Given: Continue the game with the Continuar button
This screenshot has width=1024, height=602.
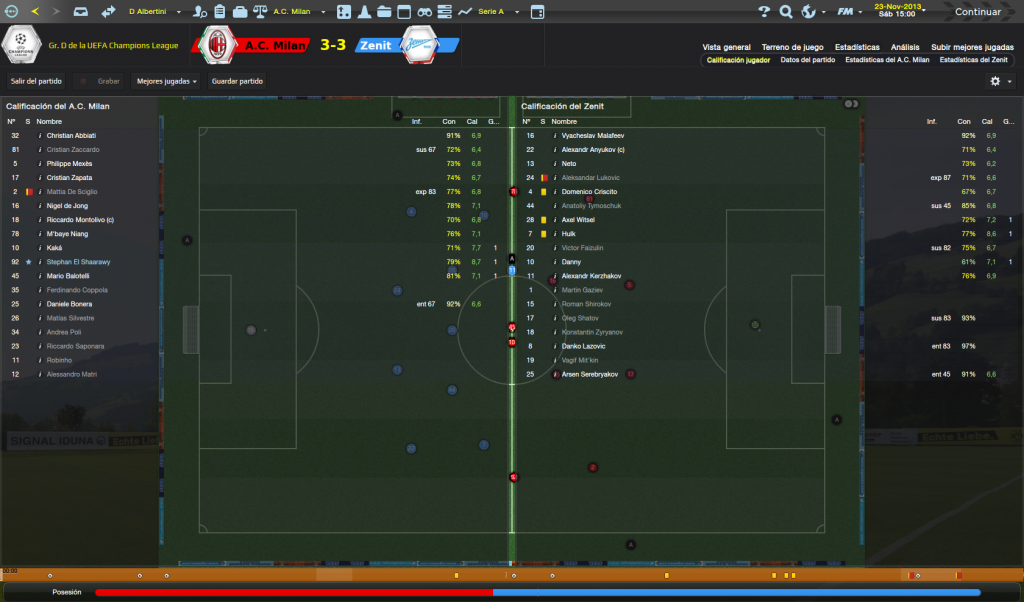Looking at the screenshot, I should pyautogui.click(x=977, y=12).
